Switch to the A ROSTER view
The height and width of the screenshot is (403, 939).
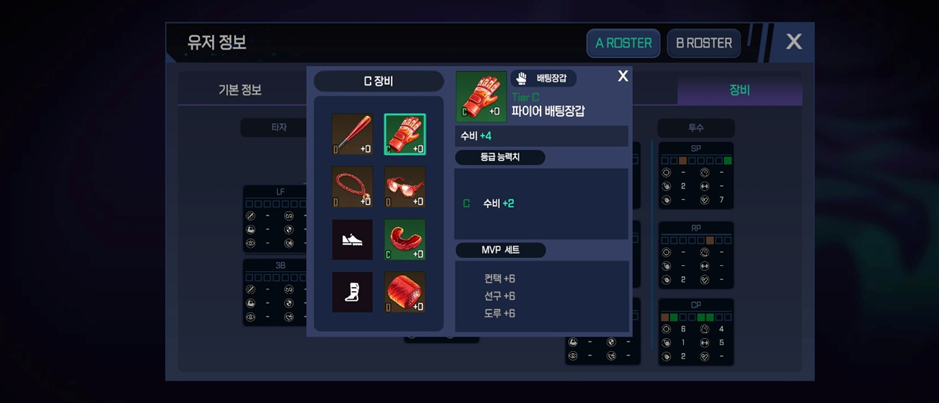point(623,43)
